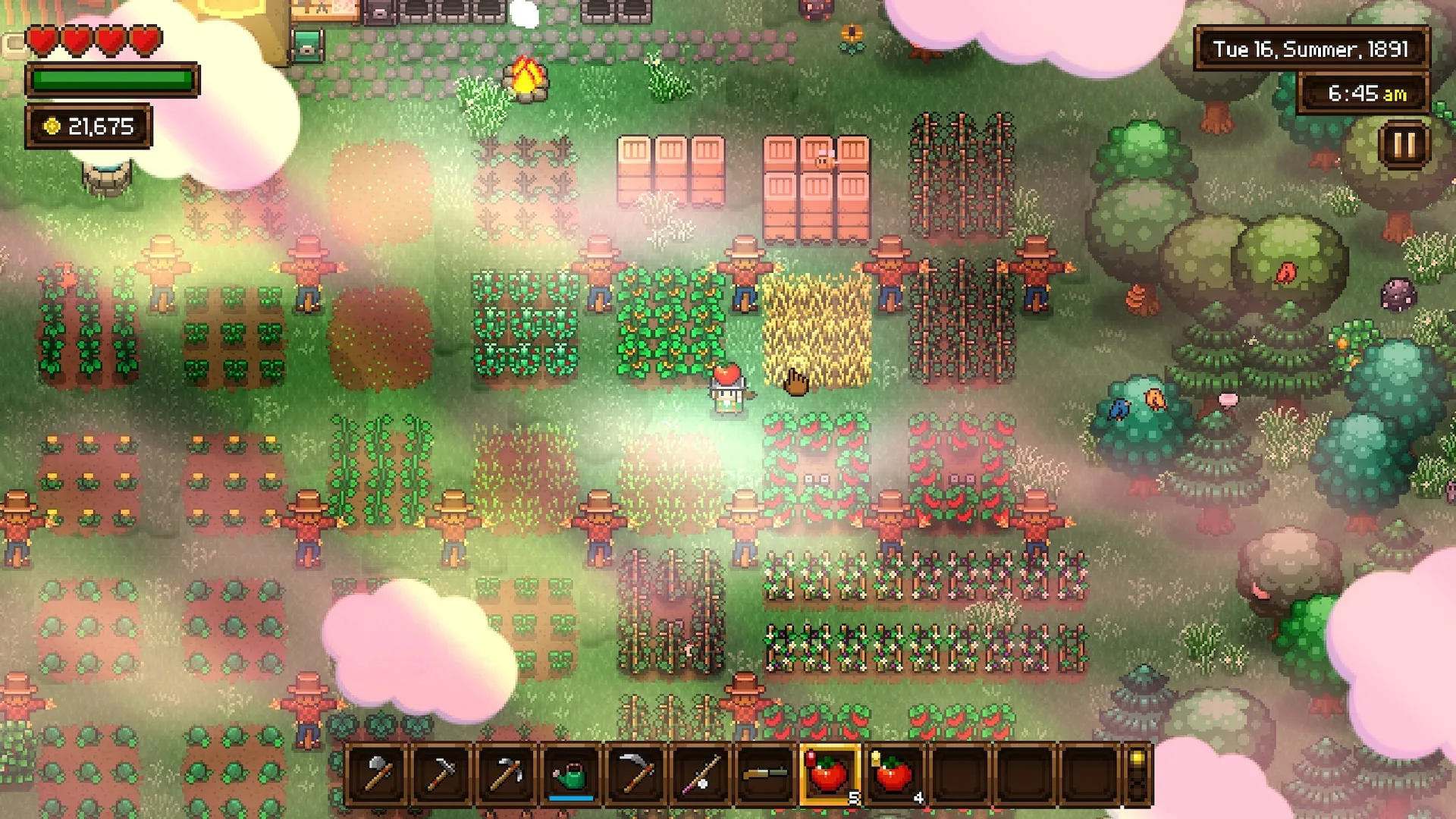
Task: Select the green watering can
Action: [x=571, y=774]
